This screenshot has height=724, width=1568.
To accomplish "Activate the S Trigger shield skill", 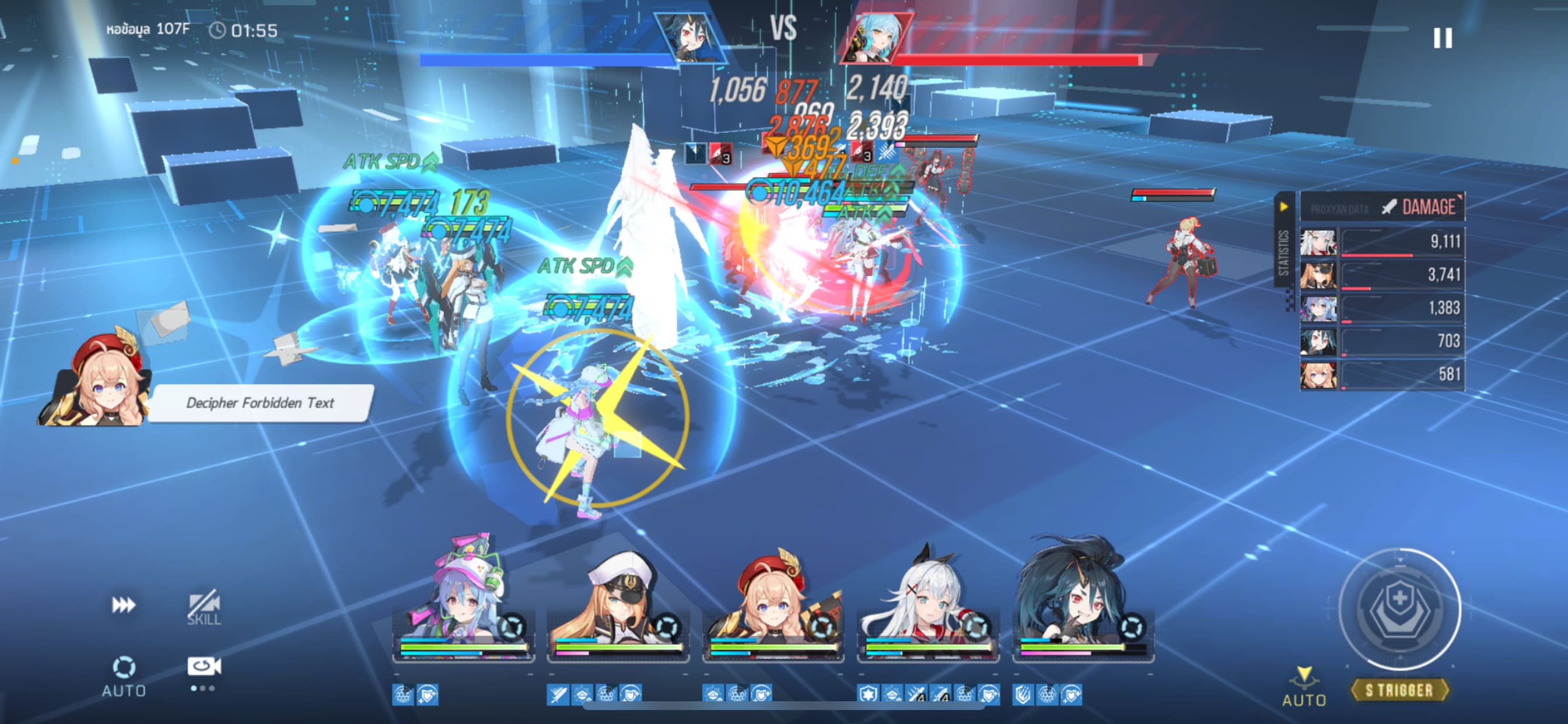I will [1399, 609].
